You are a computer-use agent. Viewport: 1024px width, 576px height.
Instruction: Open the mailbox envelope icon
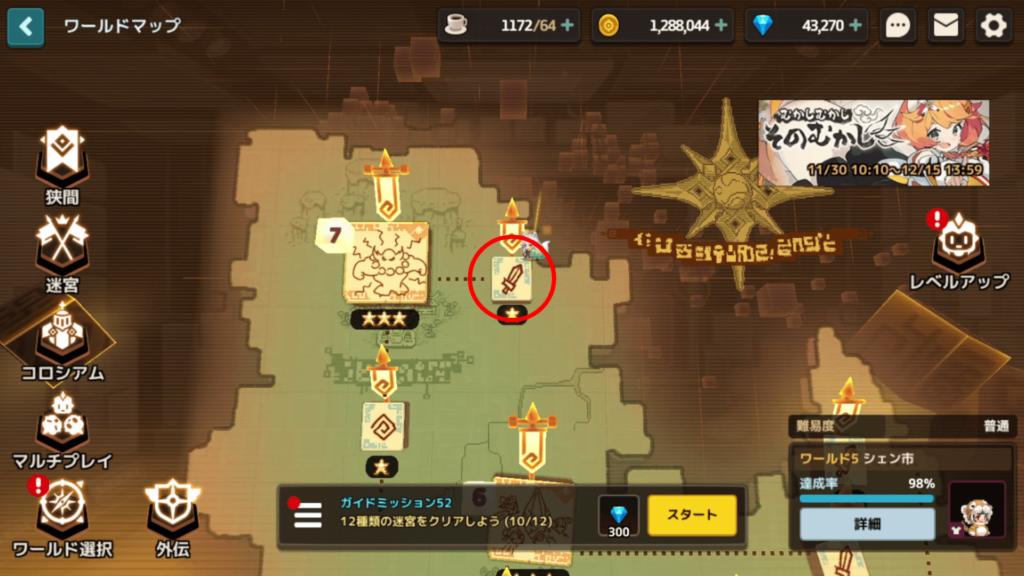(x=945, y=26)
